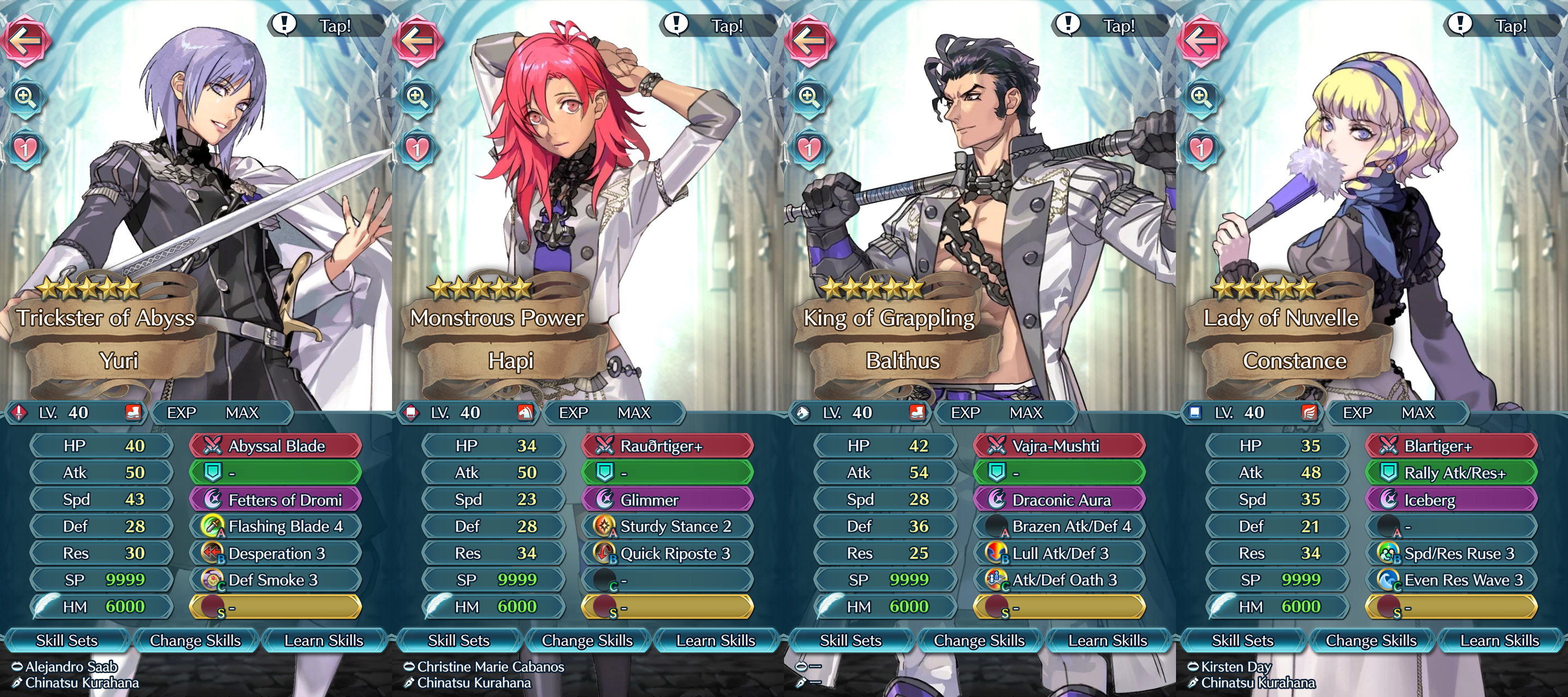Click Learn Skills under Constance

pyautogui.click(x=1501, y=640)
